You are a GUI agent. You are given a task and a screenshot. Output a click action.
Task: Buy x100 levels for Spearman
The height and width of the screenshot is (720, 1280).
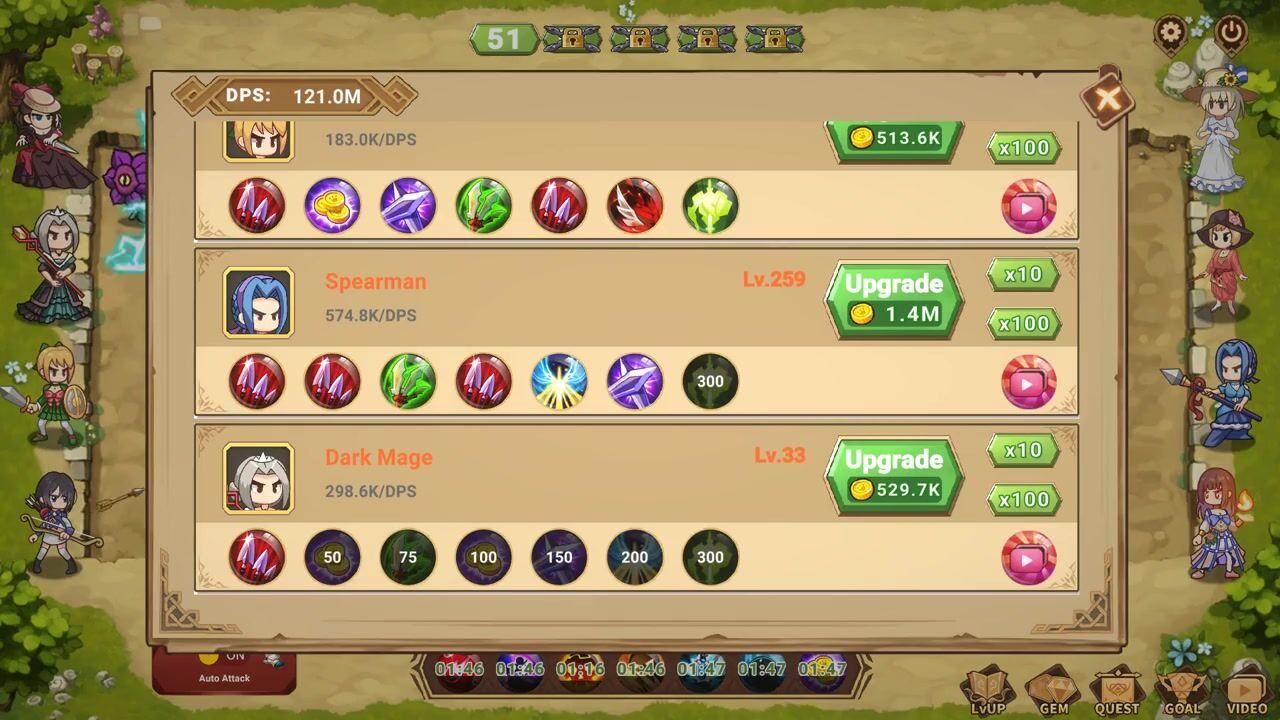(1023, 324)
